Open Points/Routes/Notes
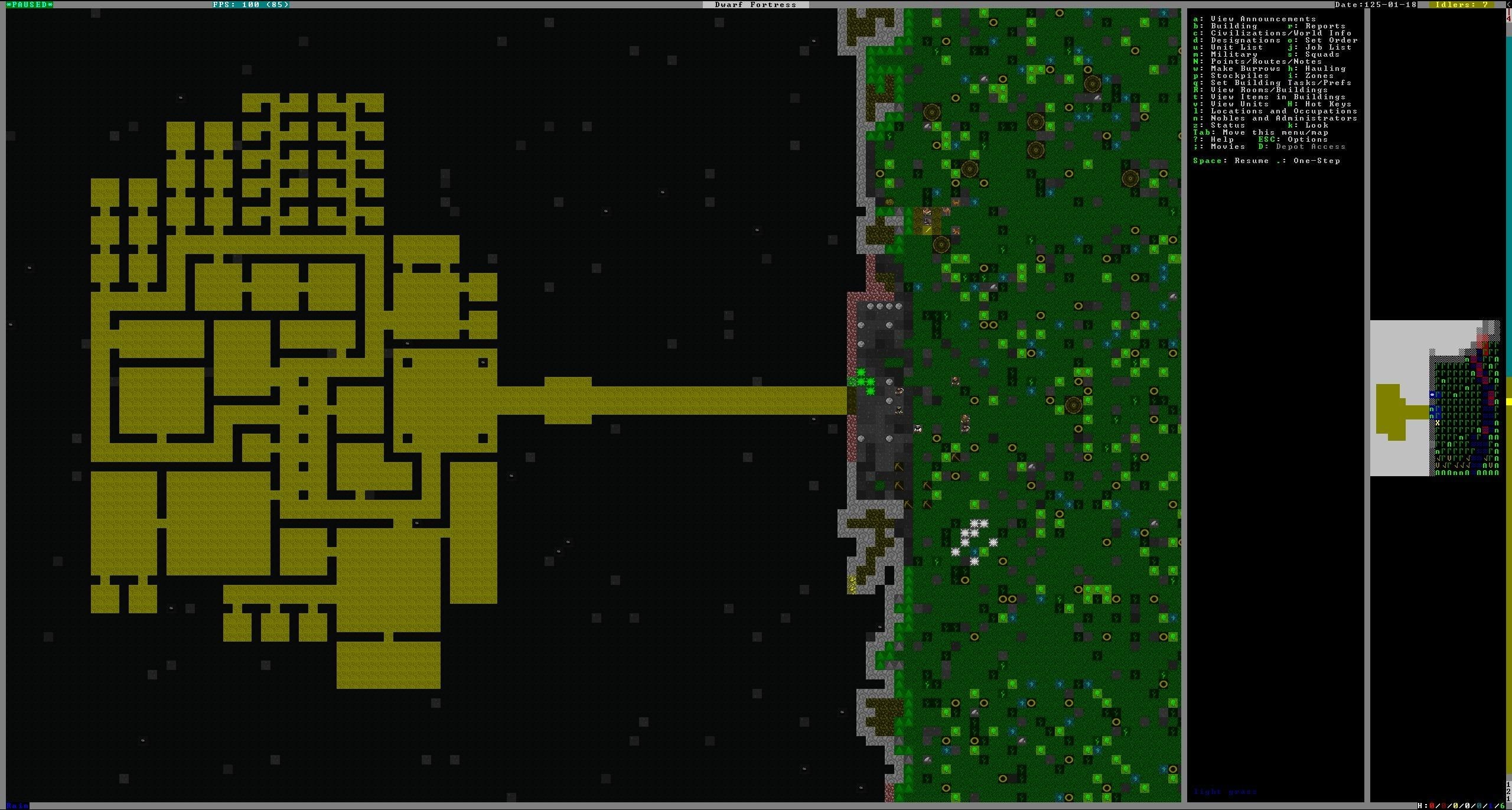 [1266, 61]
